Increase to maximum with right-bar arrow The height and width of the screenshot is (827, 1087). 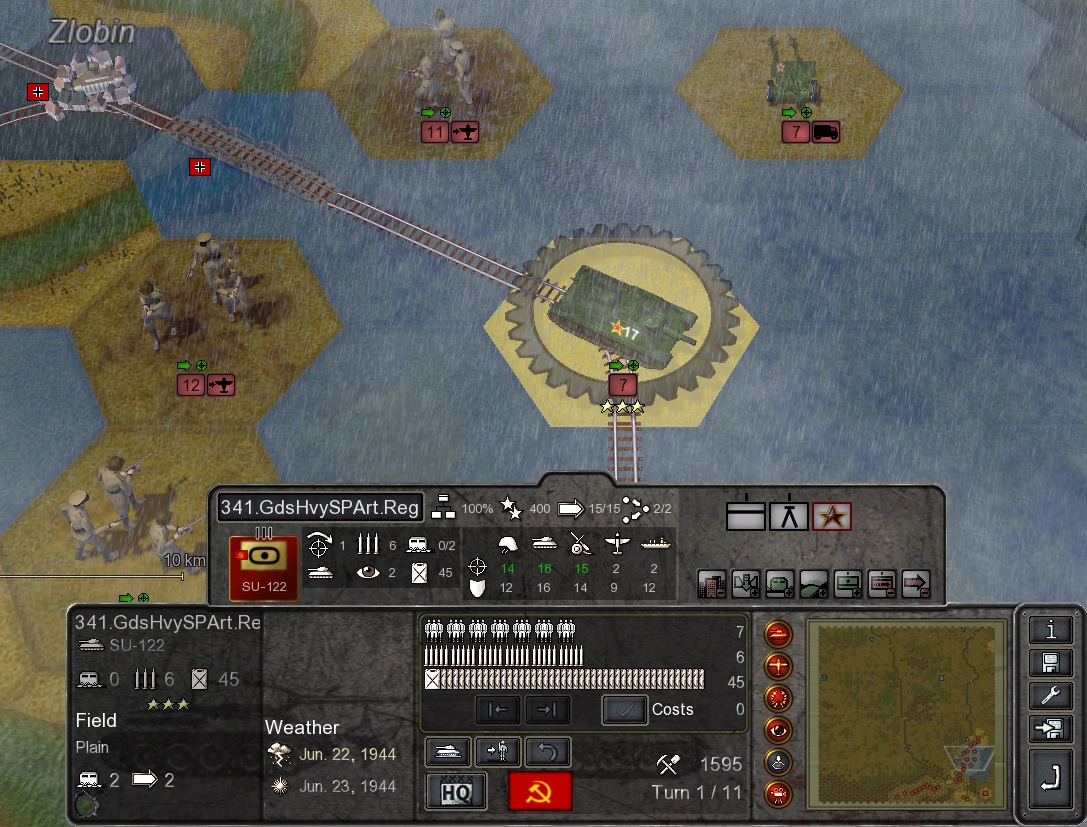547,710
